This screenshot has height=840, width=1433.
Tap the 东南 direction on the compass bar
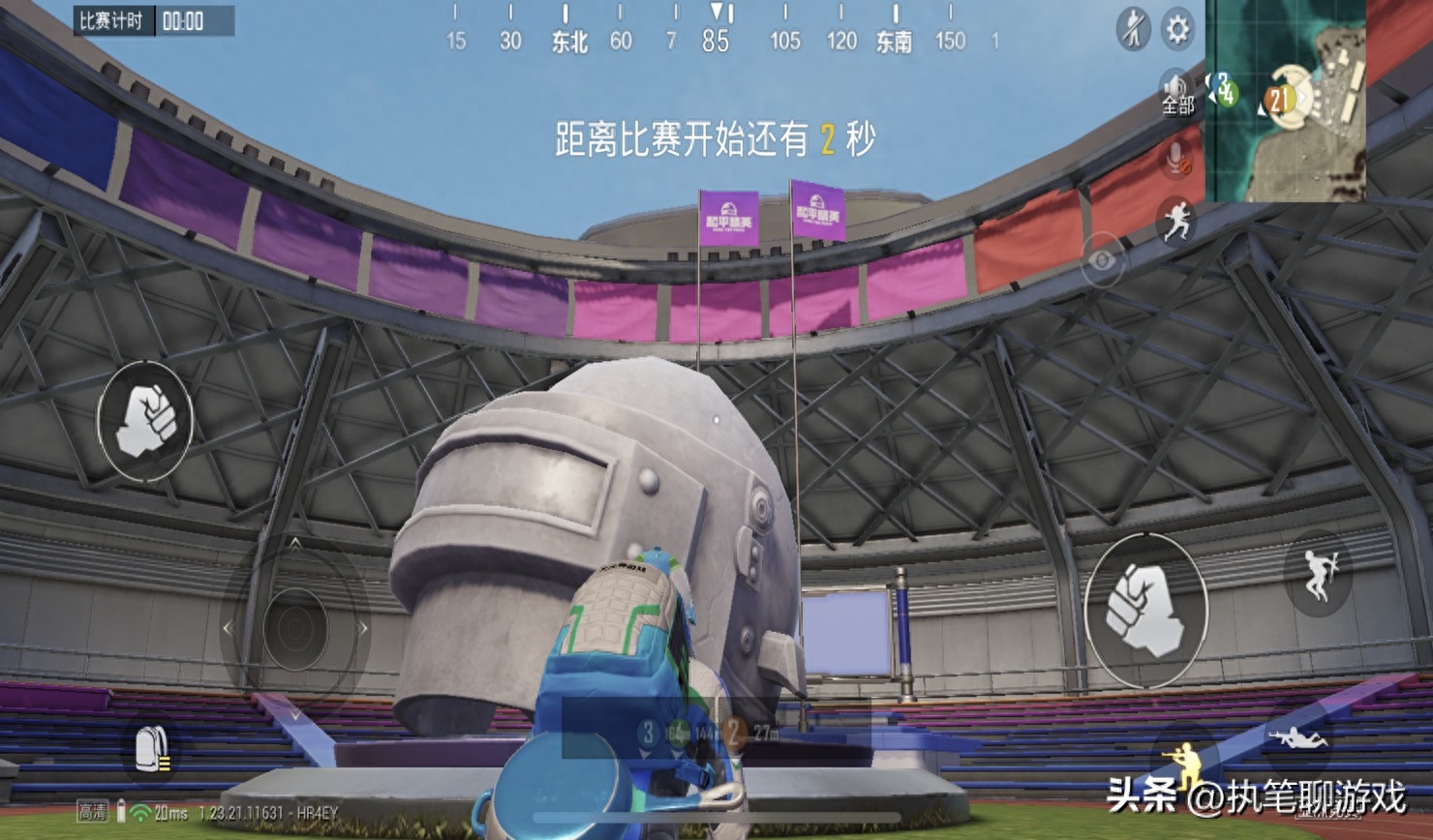(x=896, y=43)
